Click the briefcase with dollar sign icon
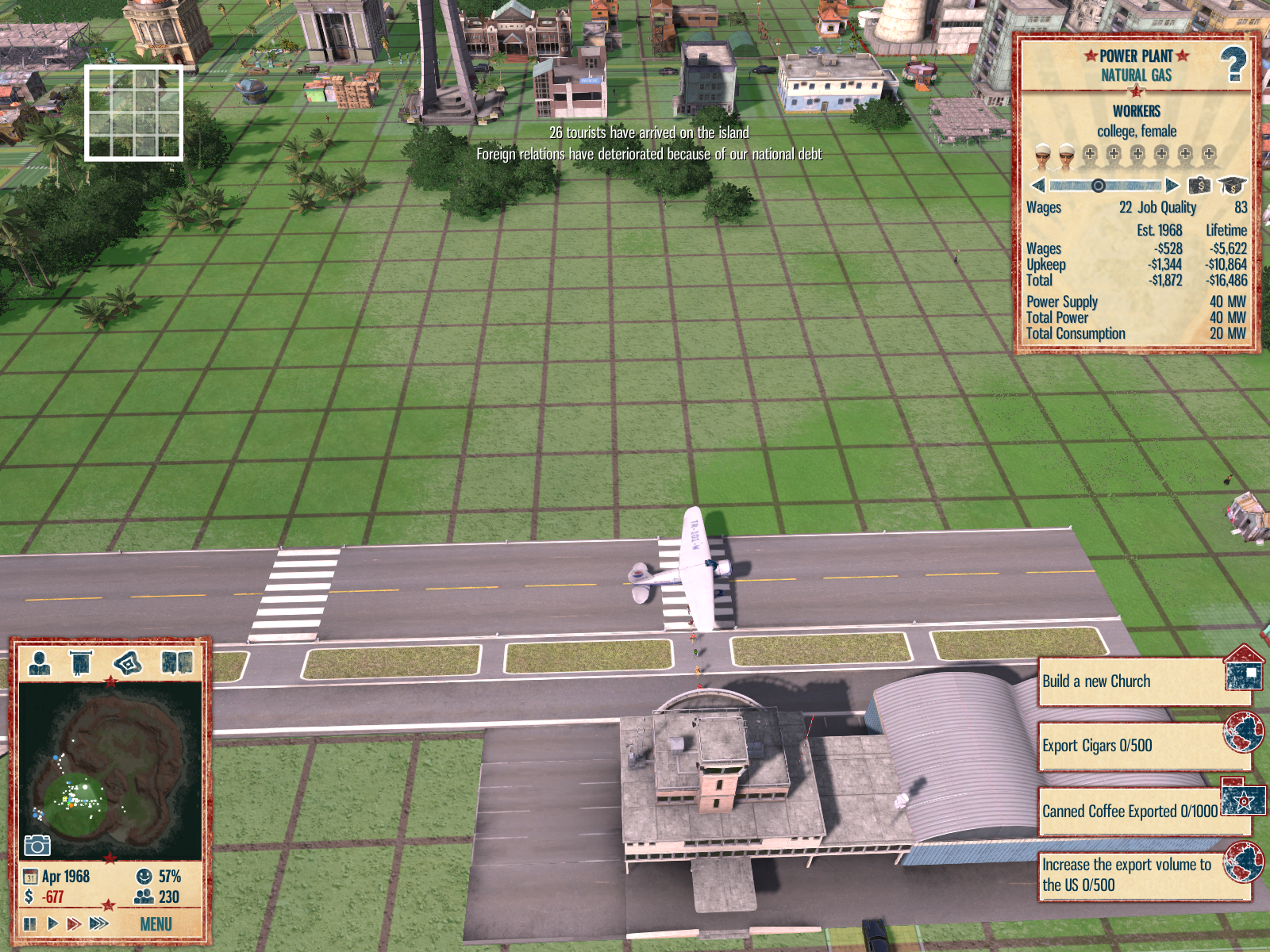Image resolution: width=1270 pixels, height=952 pixels. click(x=1199, y=186)
